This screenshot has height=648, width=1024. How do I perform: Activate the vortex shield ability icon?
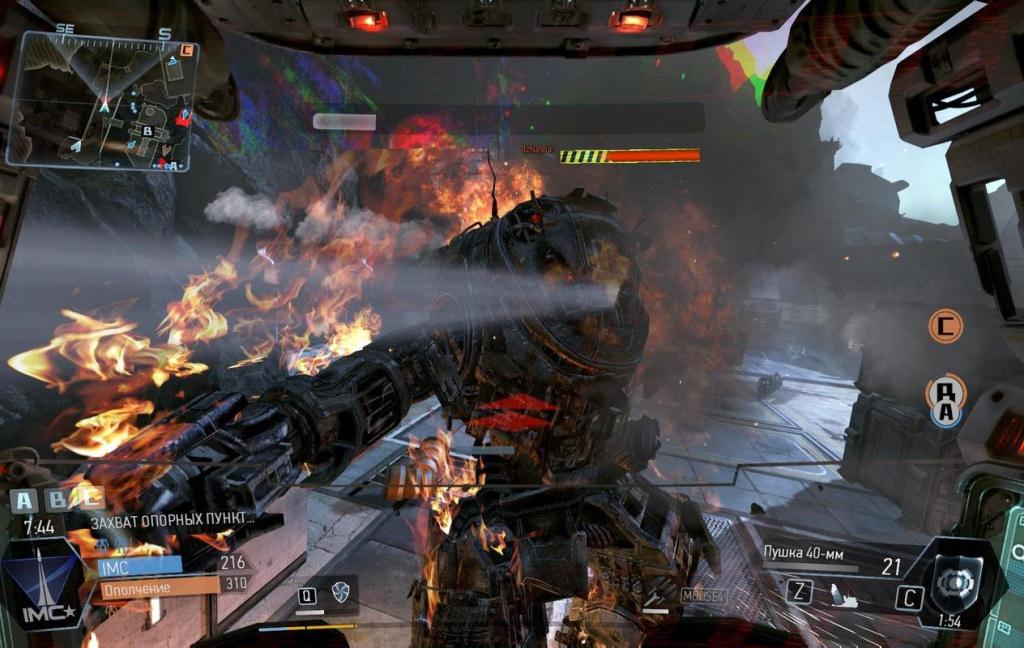coord(341,593)
